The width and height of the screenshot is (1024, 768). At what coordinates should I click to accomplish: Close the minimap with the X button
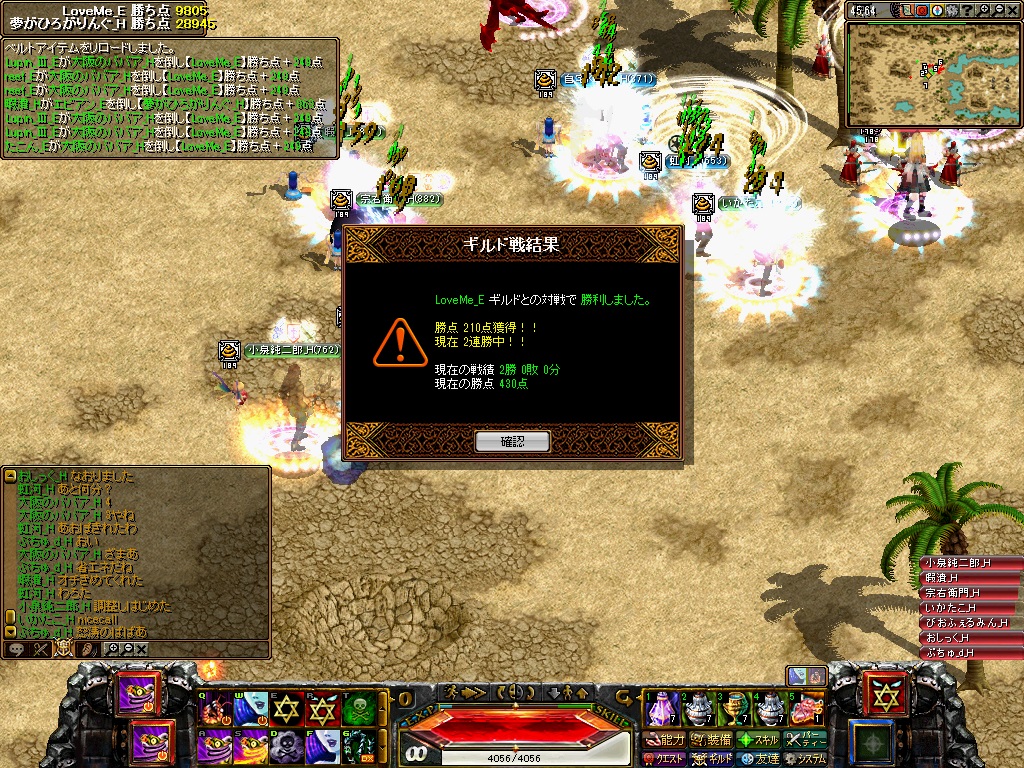[x=1012, y=11]
